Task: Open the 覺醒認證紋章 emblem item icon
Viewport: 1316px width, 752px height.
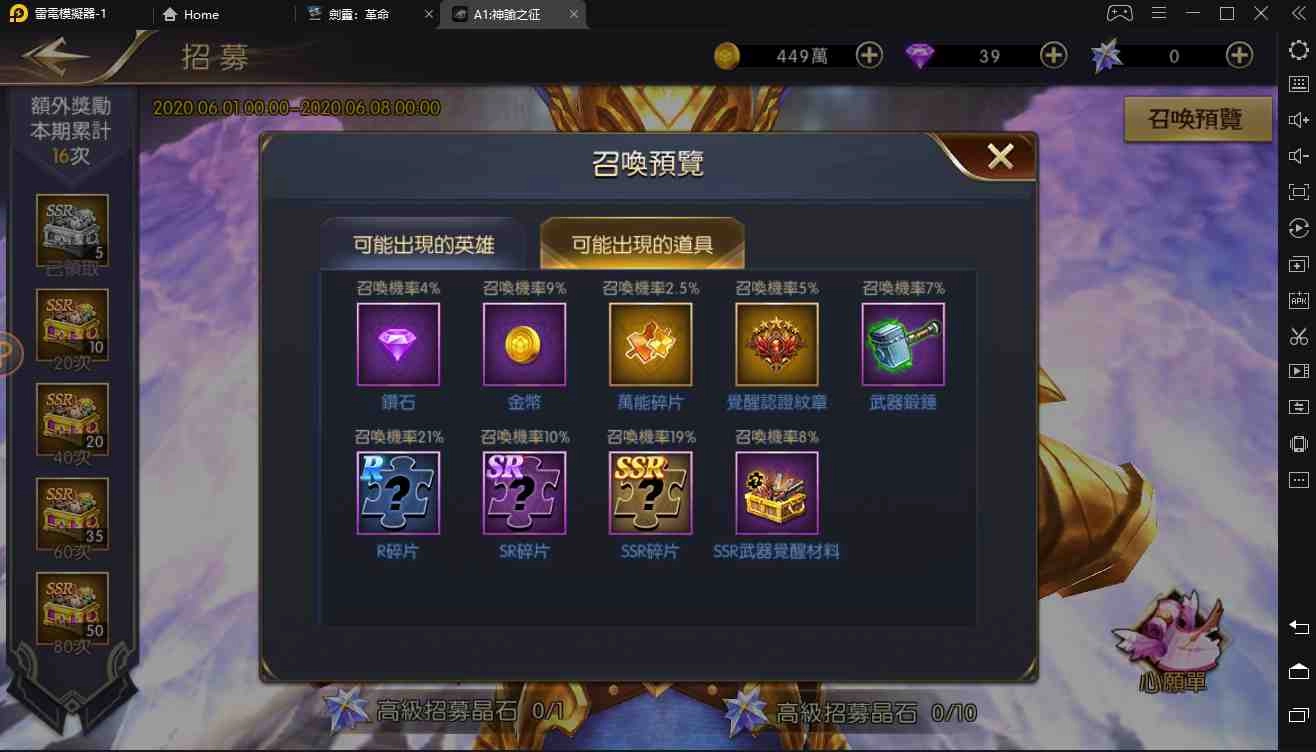Action: 777,344
